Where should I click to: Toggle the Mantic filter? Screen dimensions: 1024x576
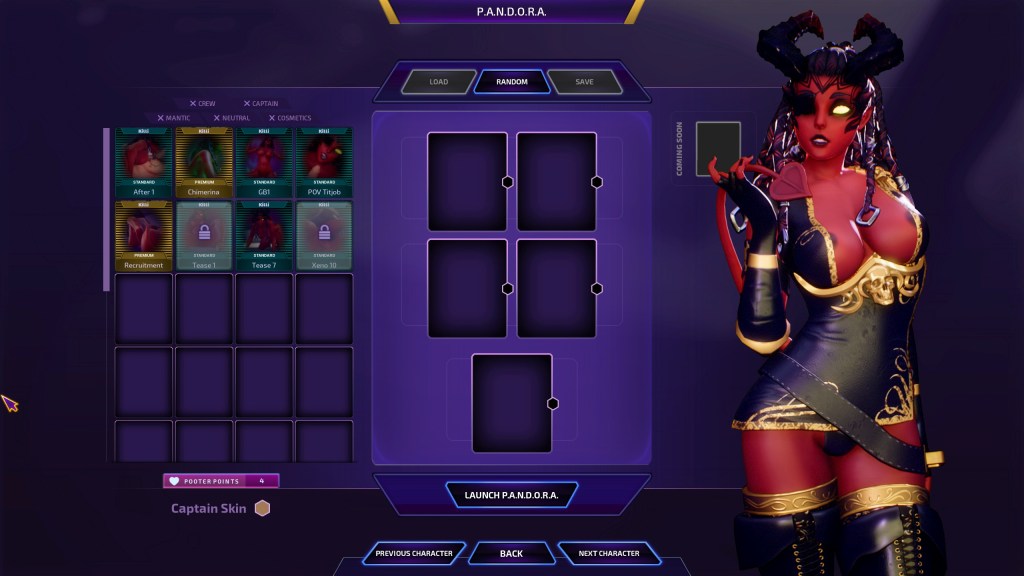[x=173, y=118]
